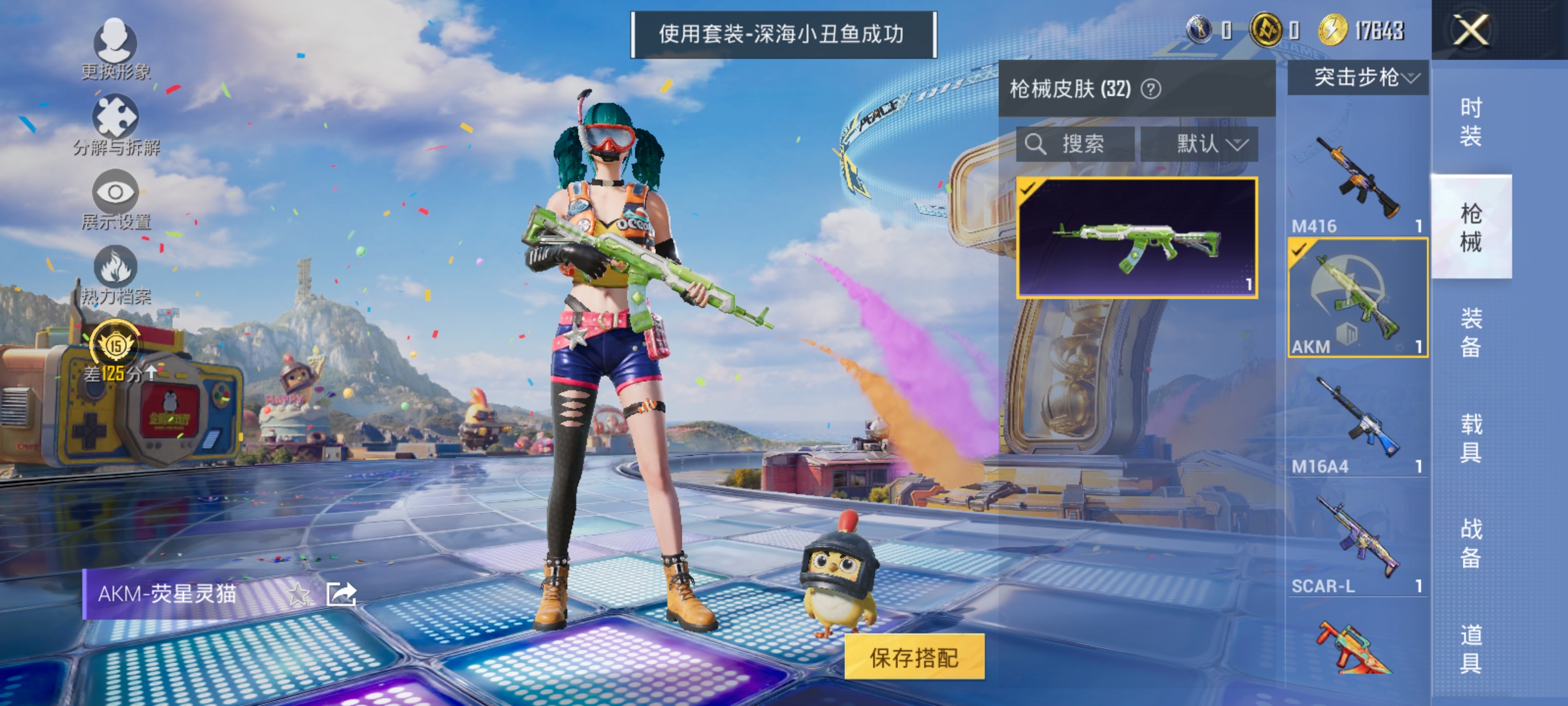Tap the search magnifier in the skin panel
The image size is (1568, 706).
1036,144
